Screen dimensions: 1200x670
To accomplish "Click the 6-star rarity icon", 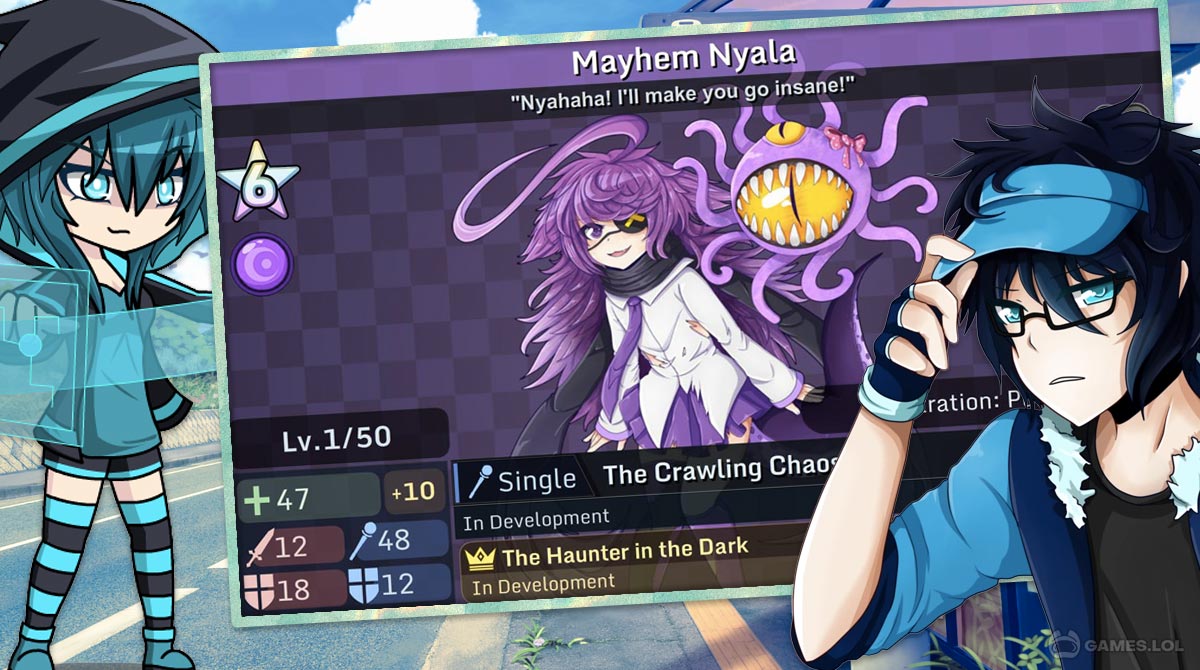I will click(x=259, y=182).
